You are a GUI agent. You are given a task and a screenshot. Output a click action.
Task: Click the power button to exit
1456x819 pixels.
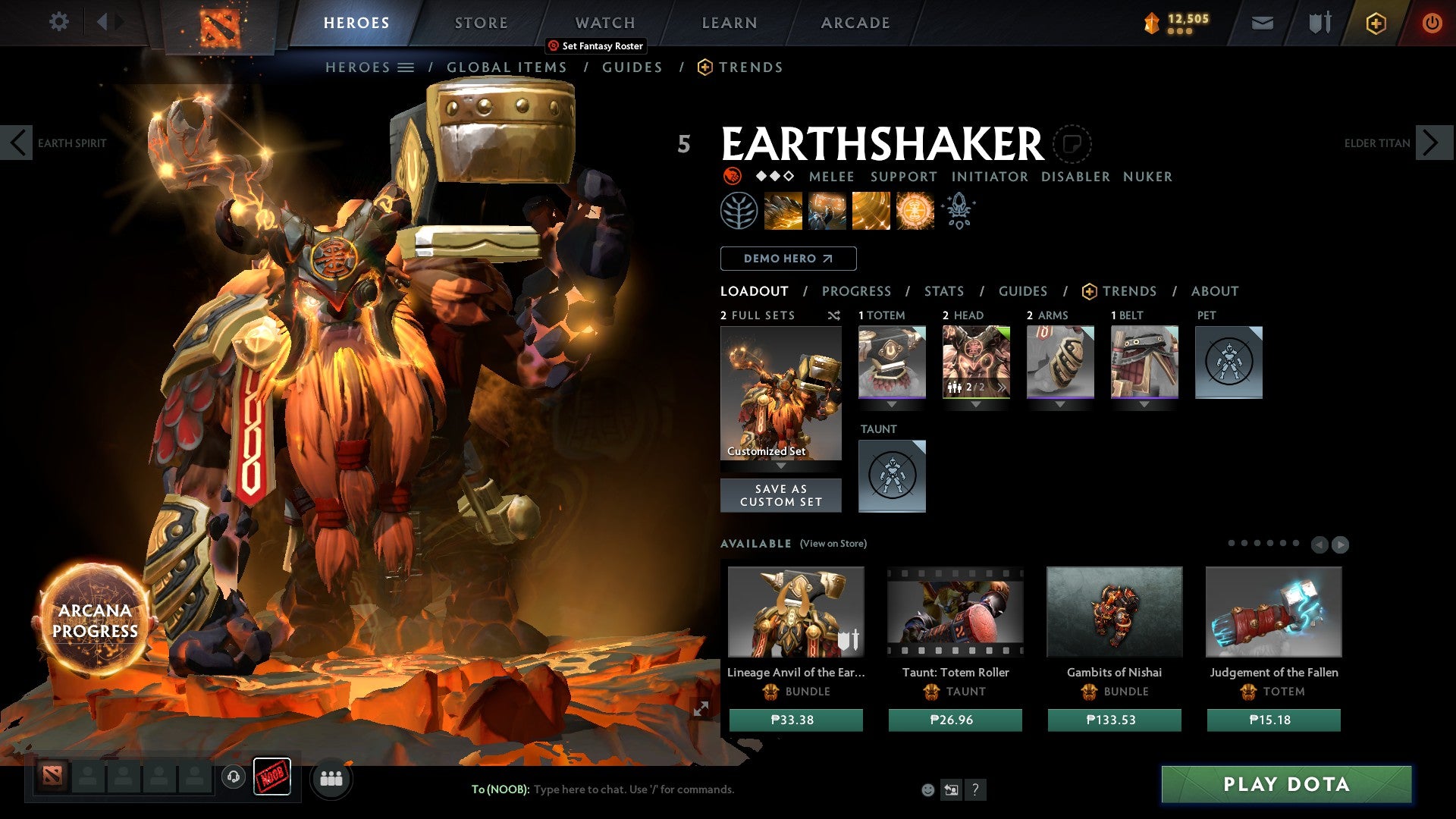point(1433,22)
